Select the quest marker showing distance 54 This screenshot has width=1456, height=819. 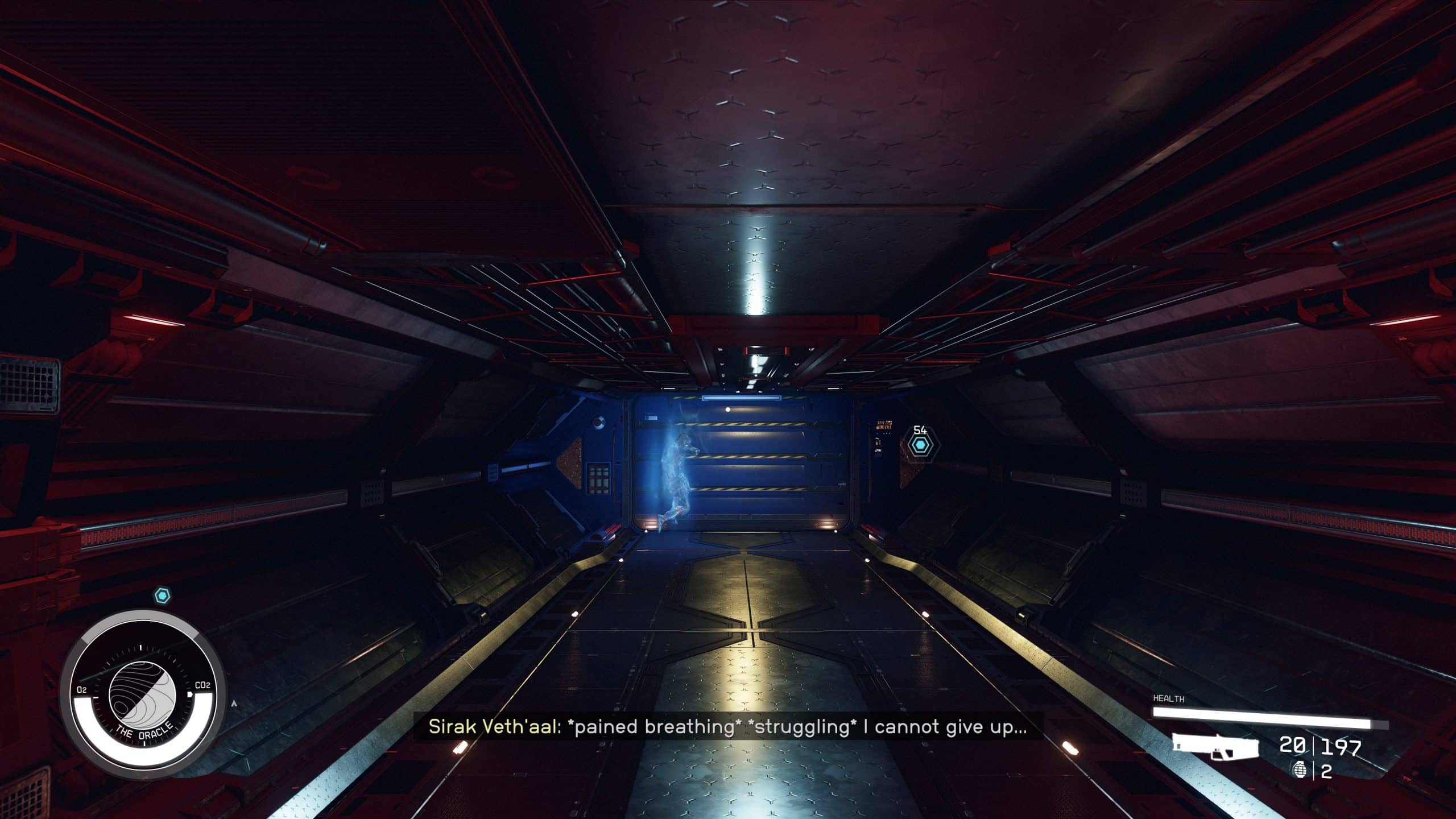click(919, 445)
